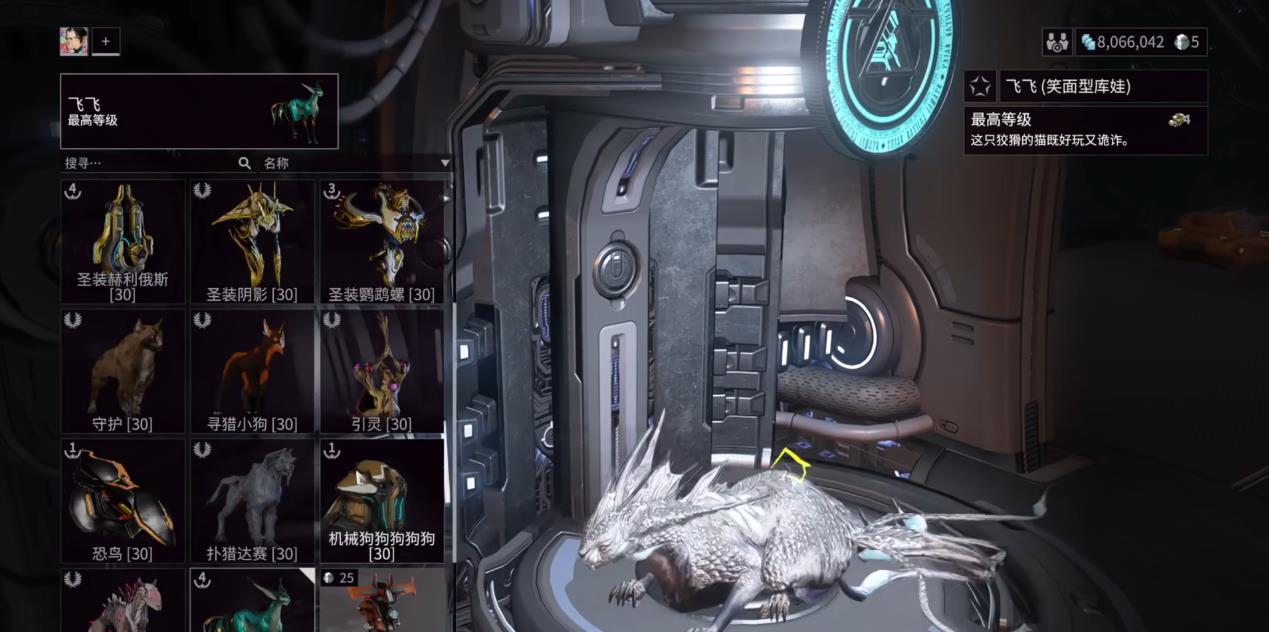
Task: Toggle the star favorite icon for 飞飞
Action: click(x=980, y=87)
